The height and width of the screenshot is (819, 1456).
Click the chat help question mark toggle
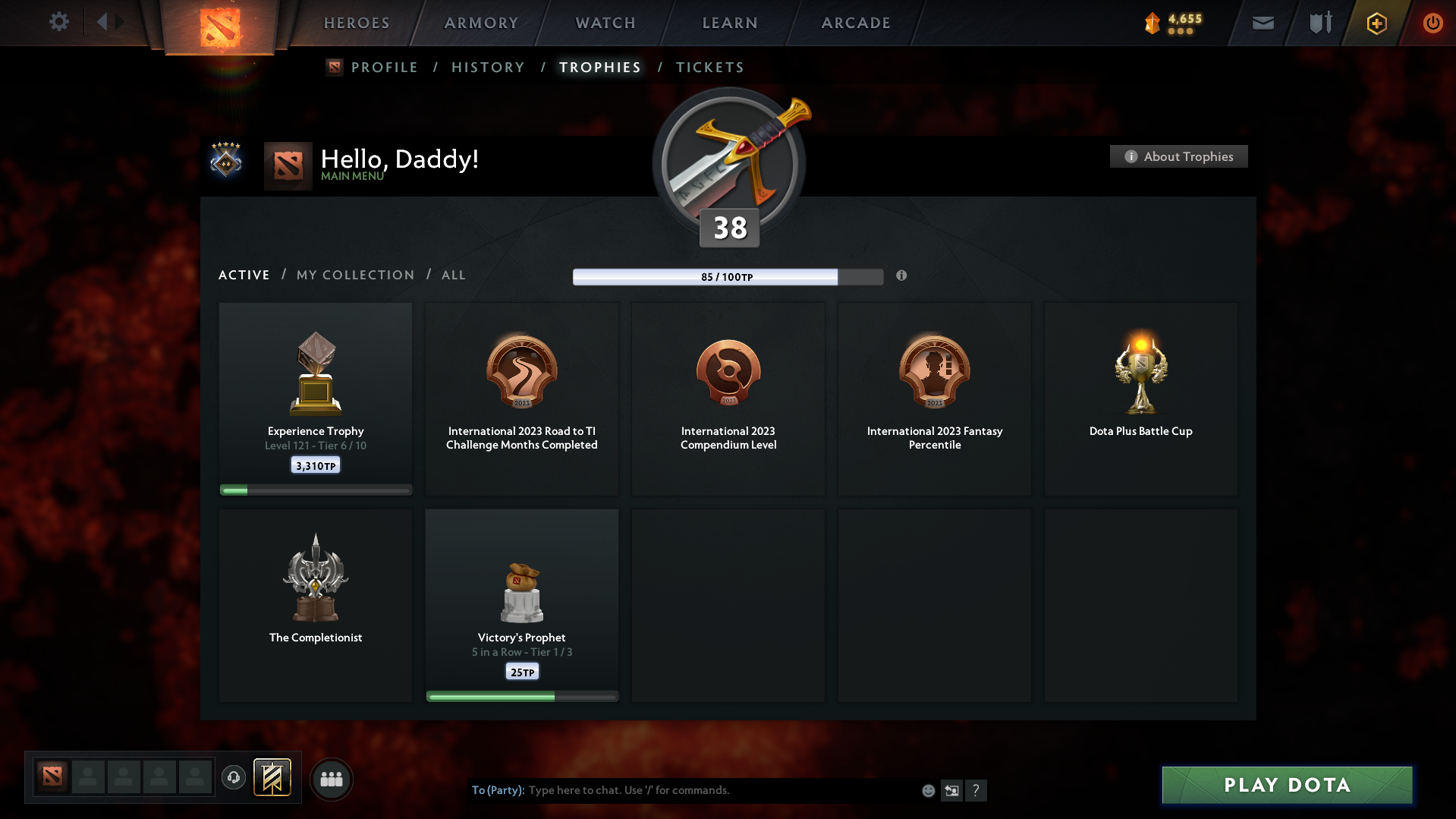[976, 790]
